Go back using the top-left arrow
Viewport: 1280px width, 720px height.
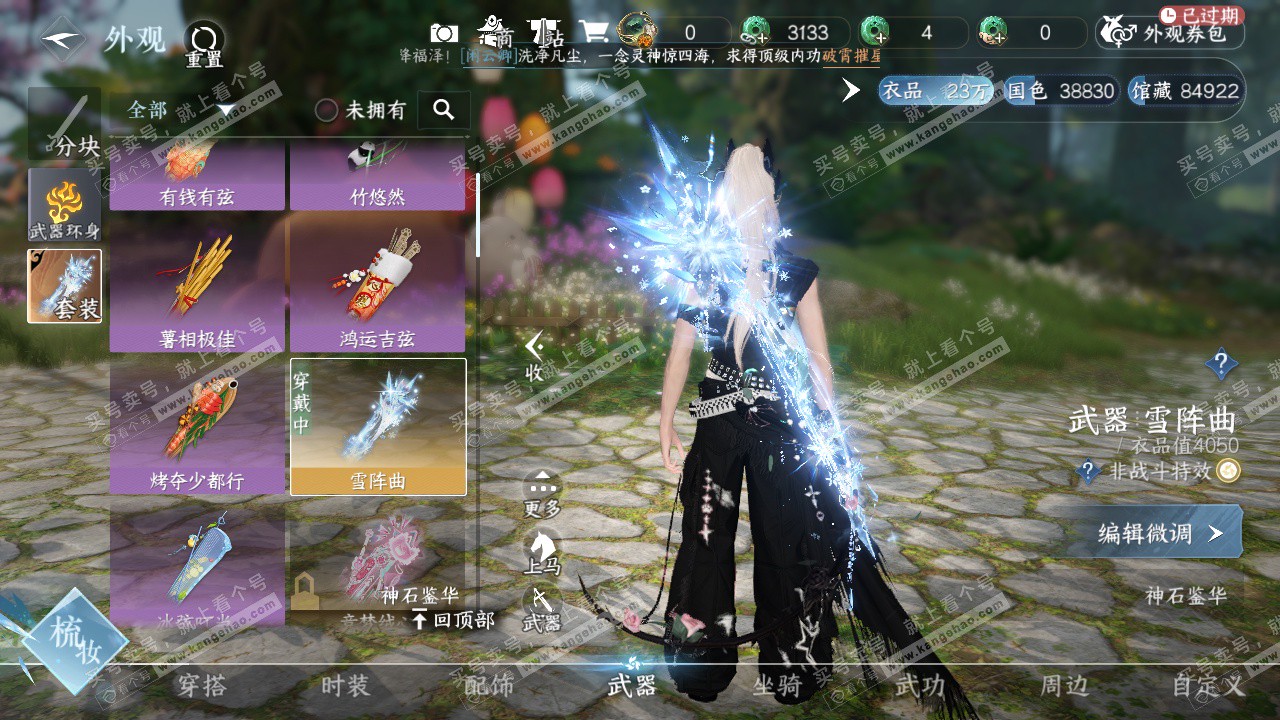coord(62,39)
